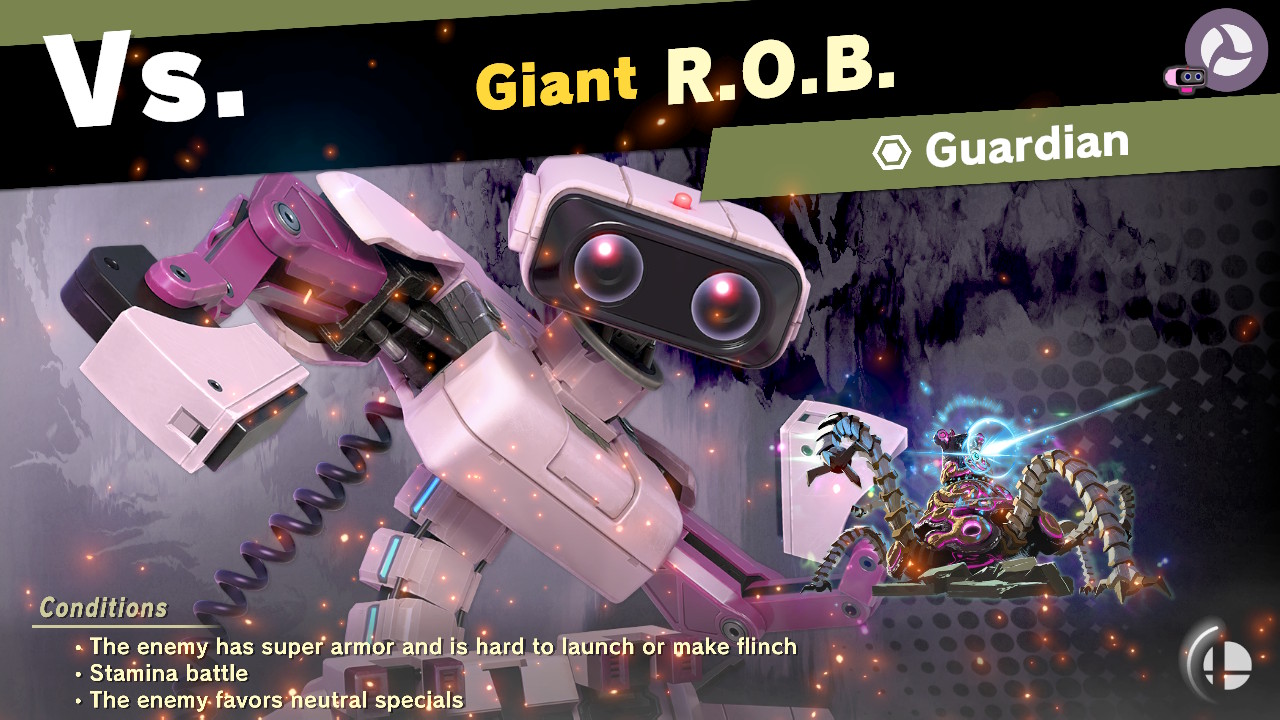Click the Smash Bros emblem bottom right
1280x720 pixels.
pos(1227,664)
